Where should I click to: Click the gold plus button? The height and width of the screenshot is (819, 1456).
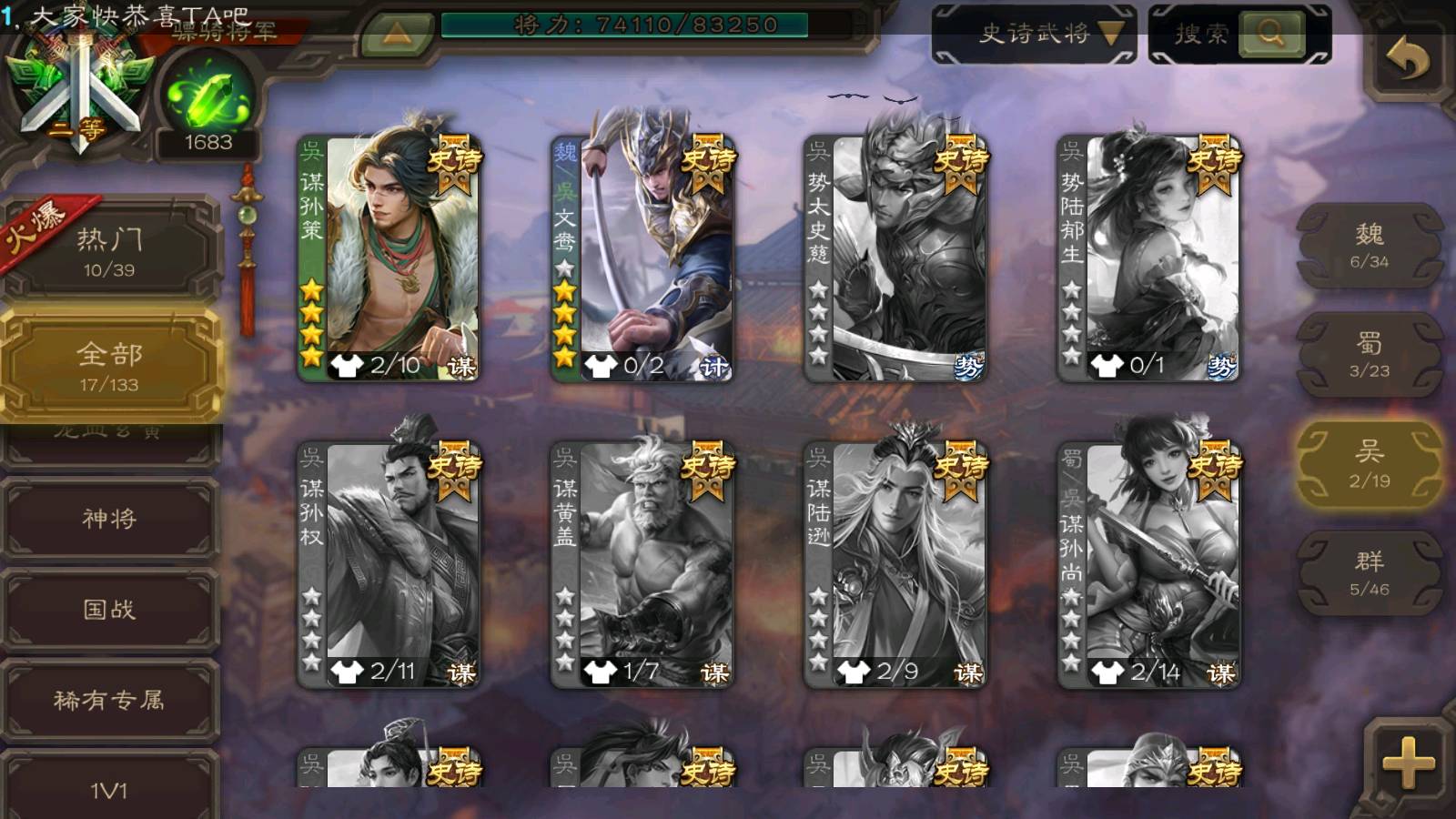pos(1407,762)
